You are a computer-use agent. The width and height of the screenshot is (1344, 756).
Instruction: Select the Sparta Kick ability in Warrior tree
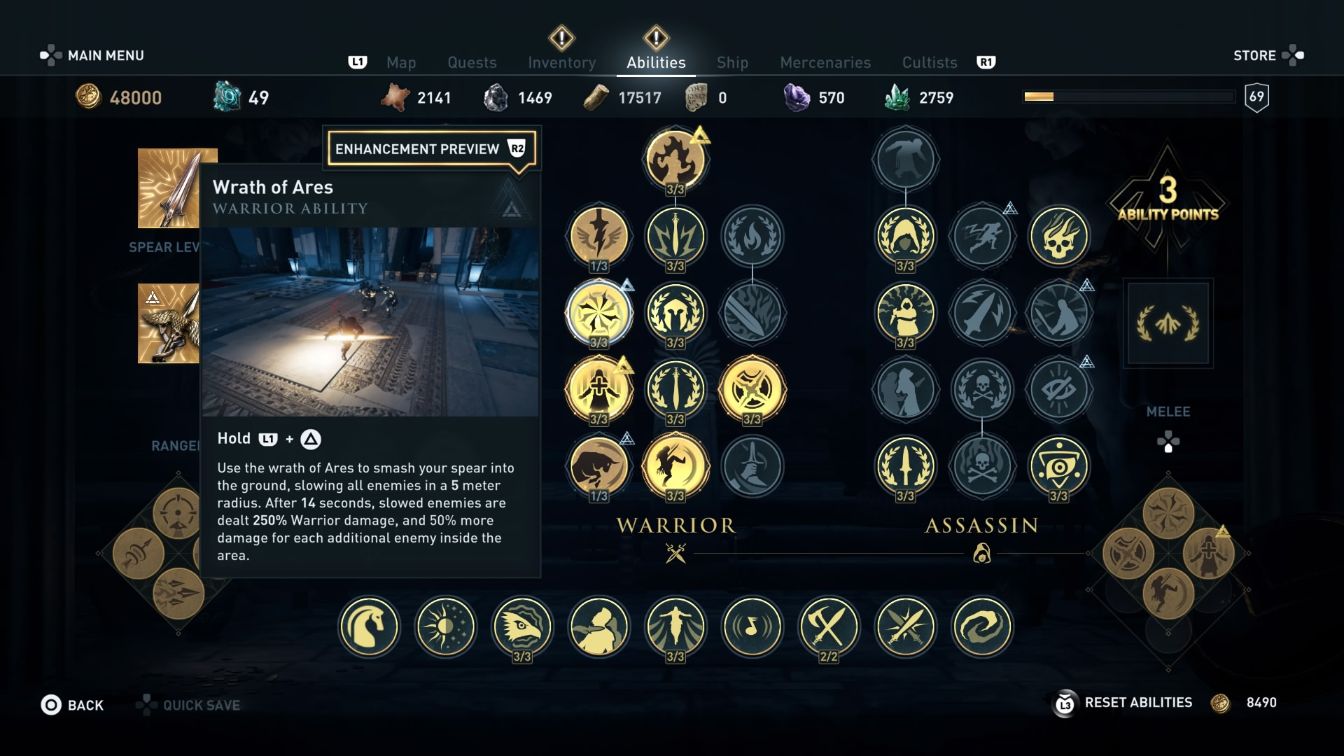[x=675, y=467]
